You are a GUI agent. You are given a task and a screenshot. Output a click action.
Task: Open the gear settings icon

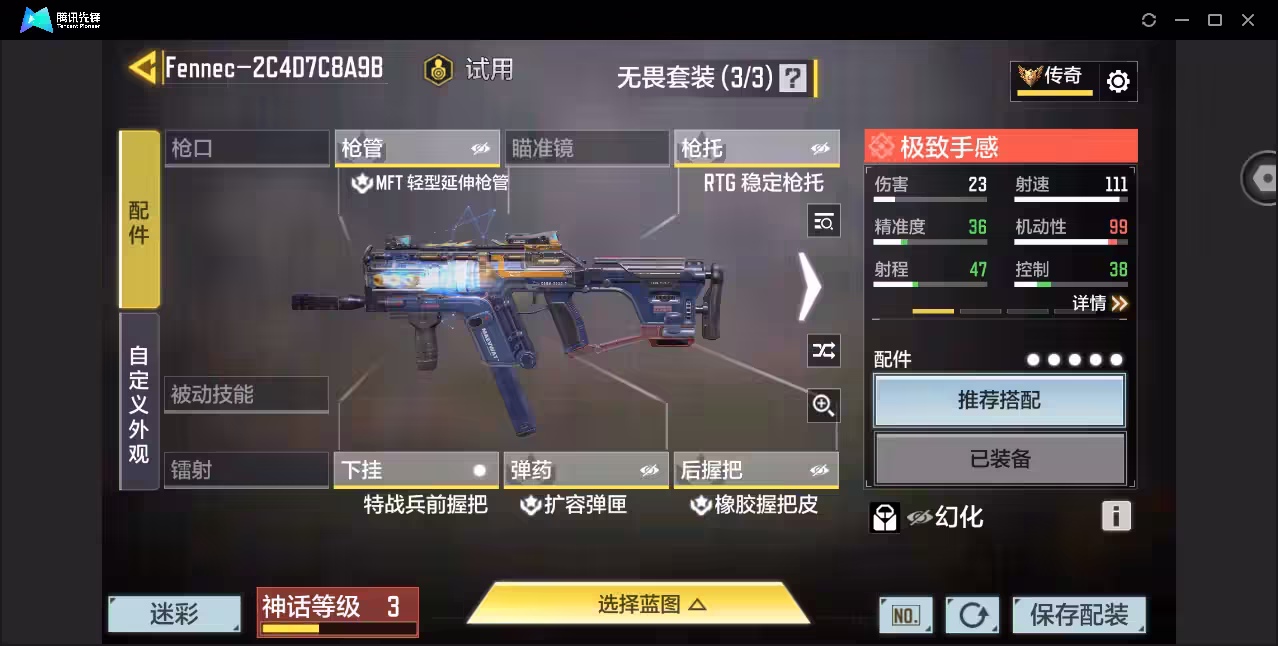pos(1118,81)
